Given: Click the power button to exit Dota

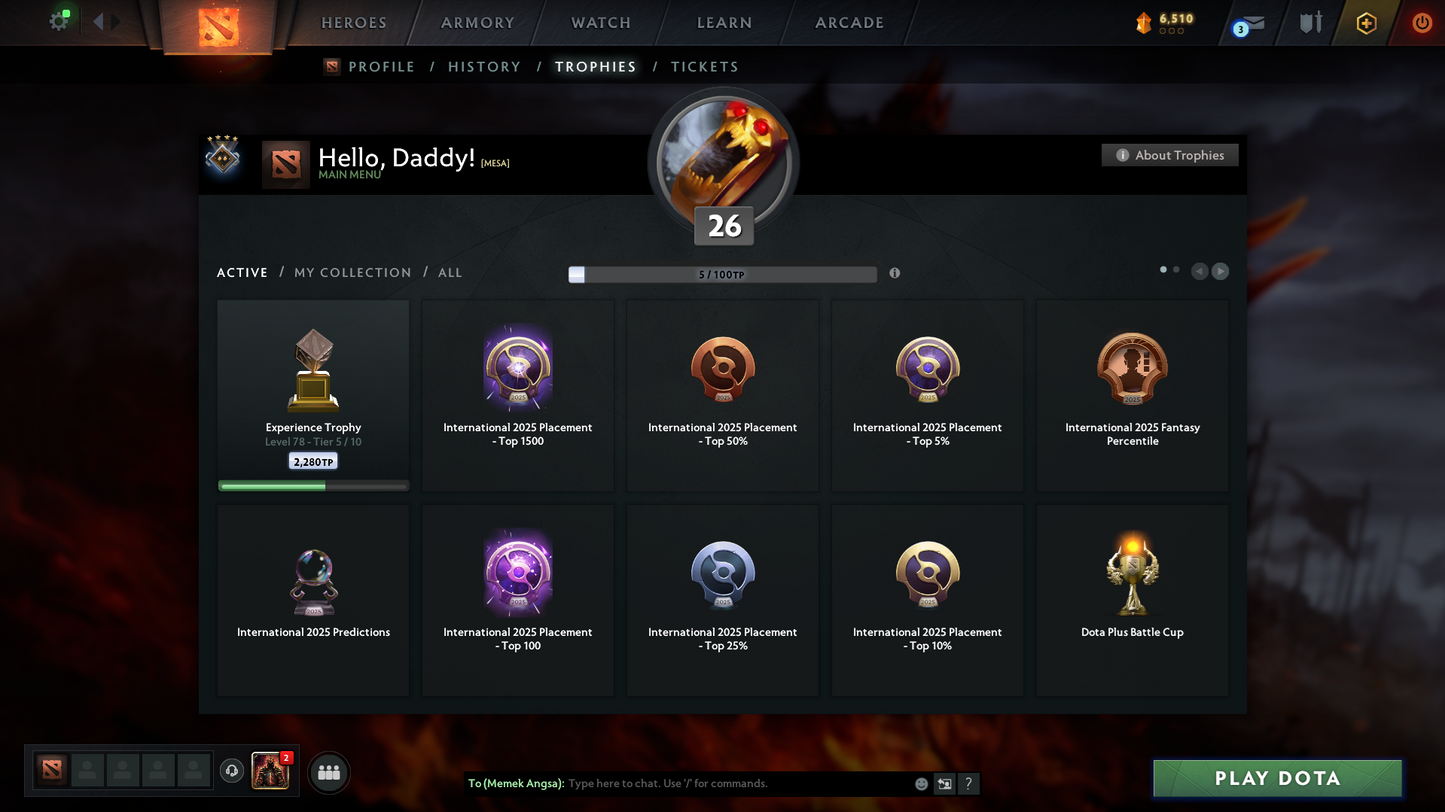Looking at the screenshot, I should [1422, 22].
